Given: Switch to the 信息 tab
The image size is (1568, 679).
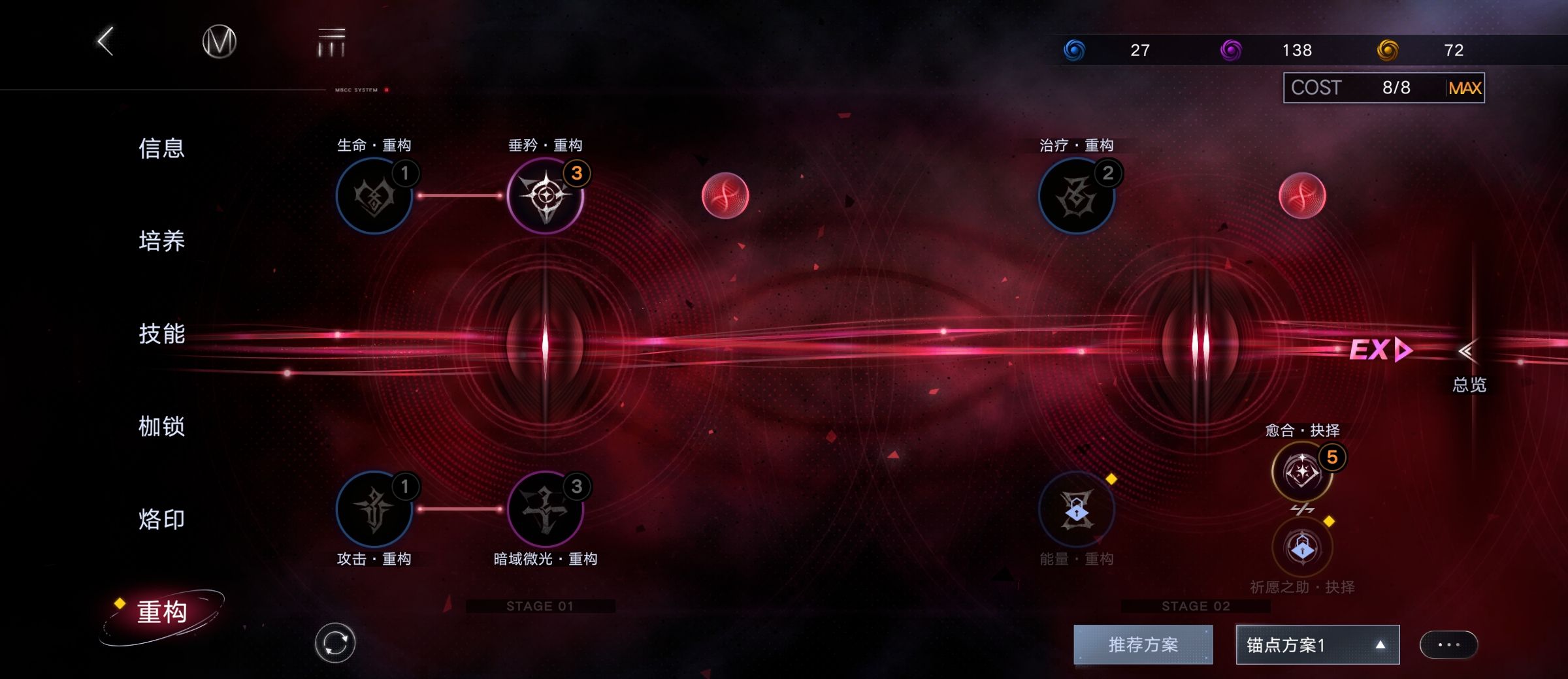Looking at the screenshot, I should click(161, 148).
